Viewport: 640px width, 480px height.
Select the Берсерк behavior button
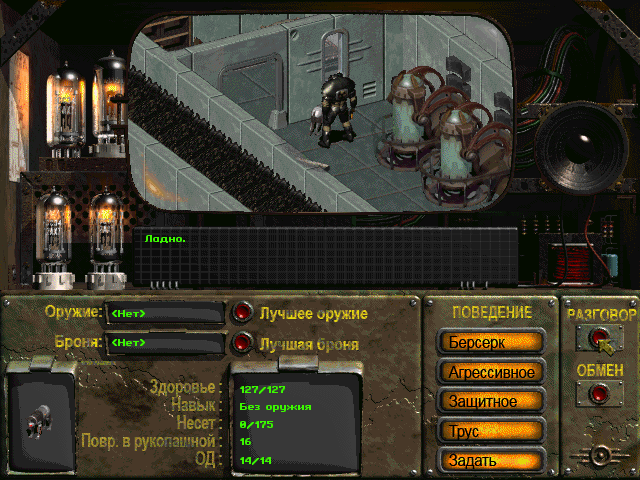click(x=489, y=342)
